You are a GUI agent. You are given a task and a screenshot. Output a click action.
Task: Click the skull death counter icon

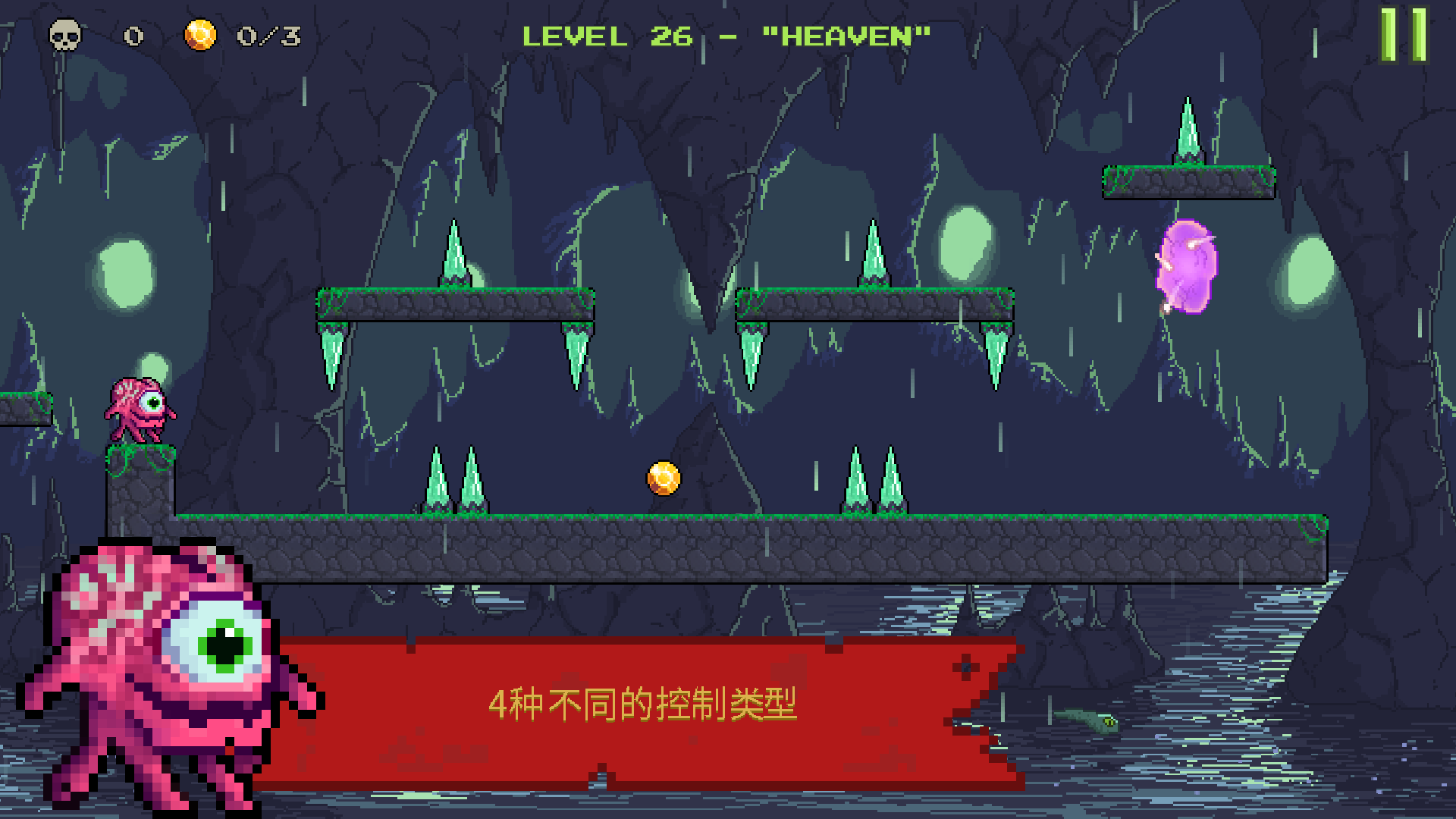coord(64,36)
